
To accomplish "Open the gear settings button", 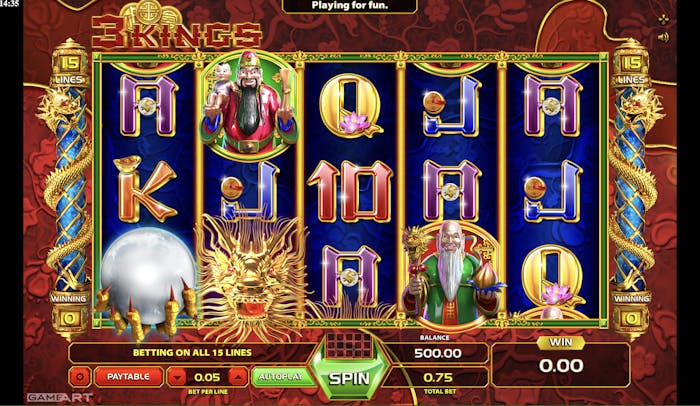I will click(x=80, y=377).
